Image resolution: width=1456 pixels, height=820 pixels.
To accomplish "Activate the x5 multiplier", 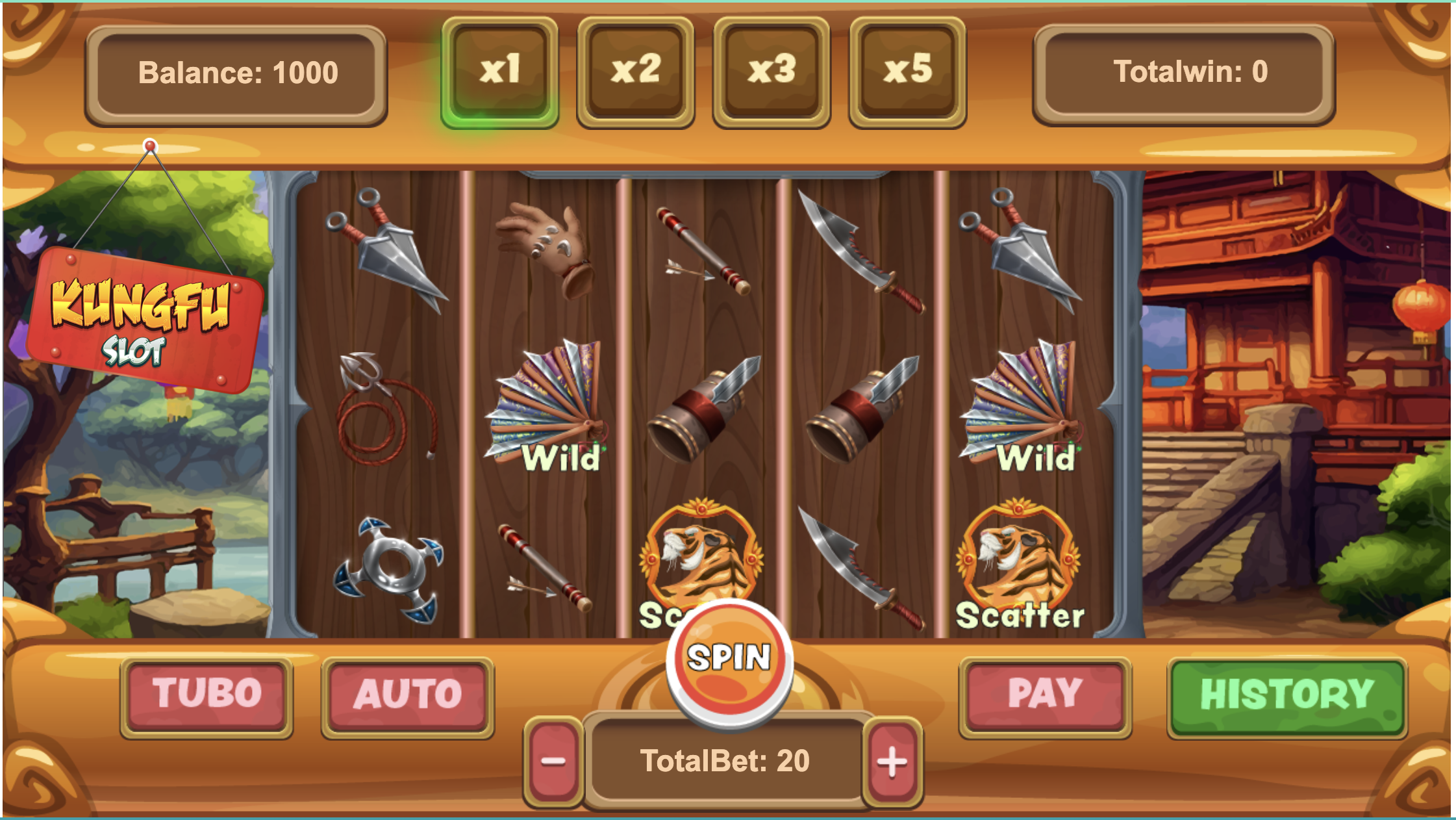I will (x=907, y=71).
